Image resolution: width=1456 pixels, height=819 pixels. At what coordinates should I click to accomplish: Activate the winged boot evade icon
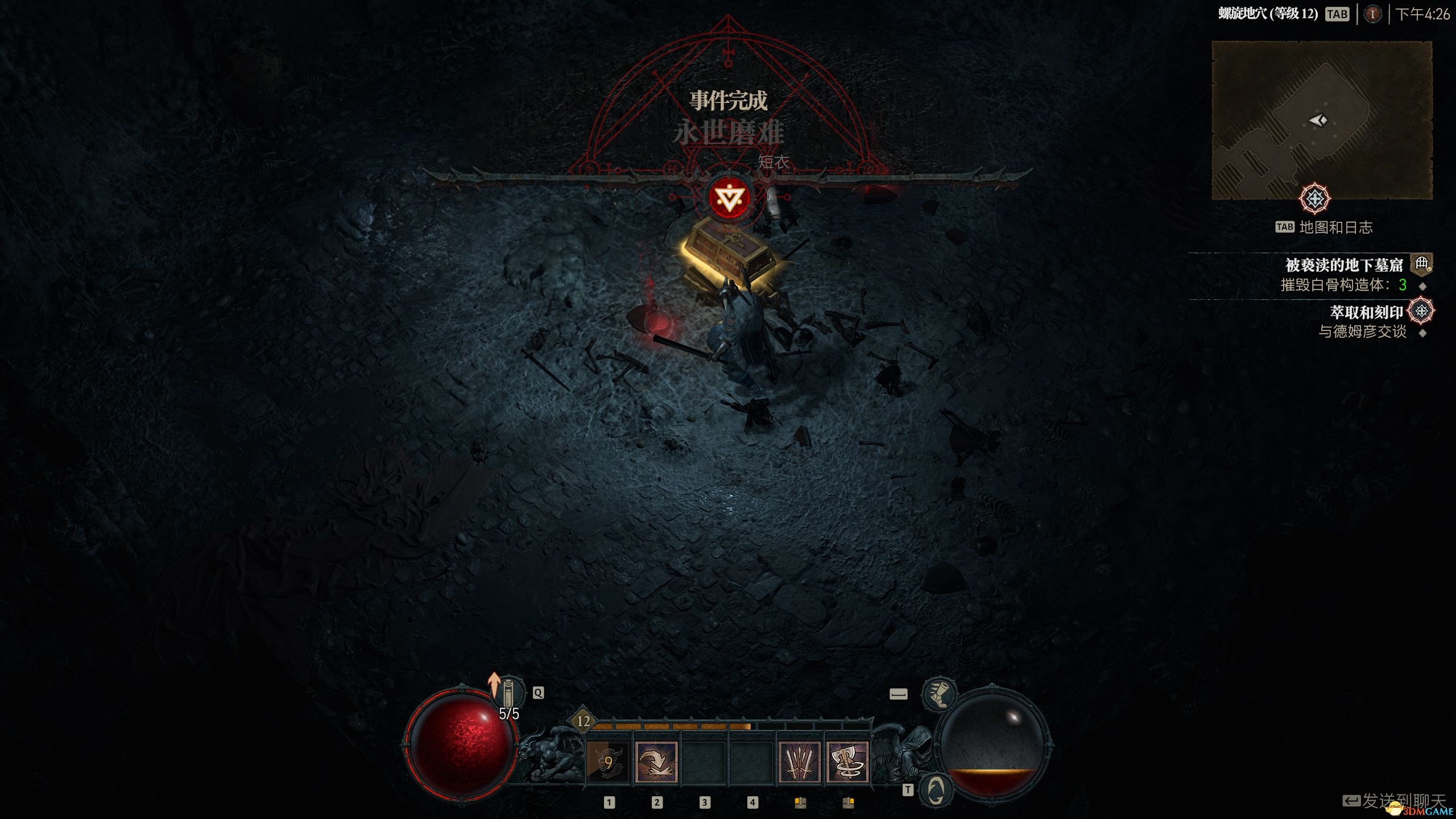(939, 694)
